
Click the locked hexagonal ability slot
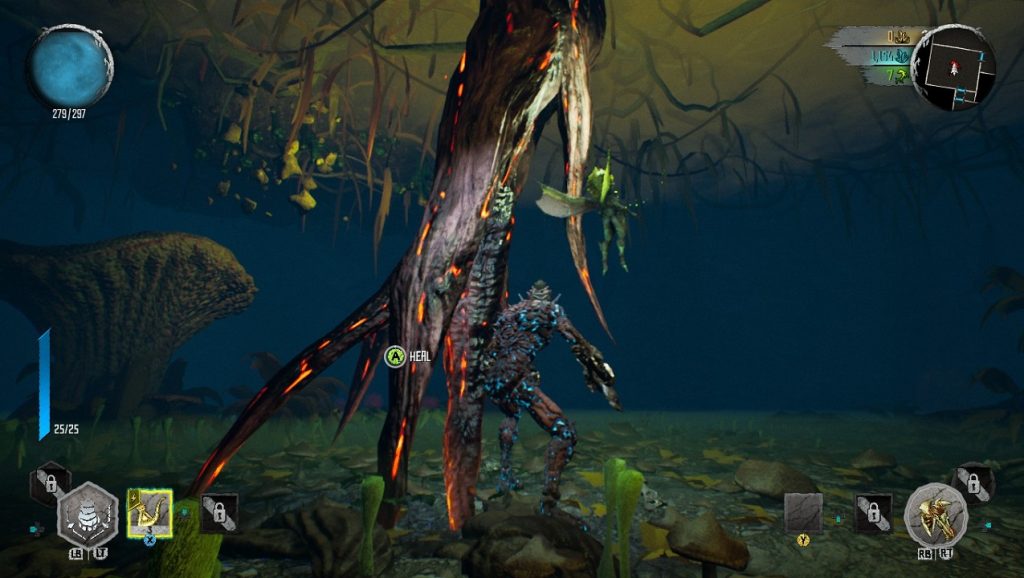tap(50, 484)
